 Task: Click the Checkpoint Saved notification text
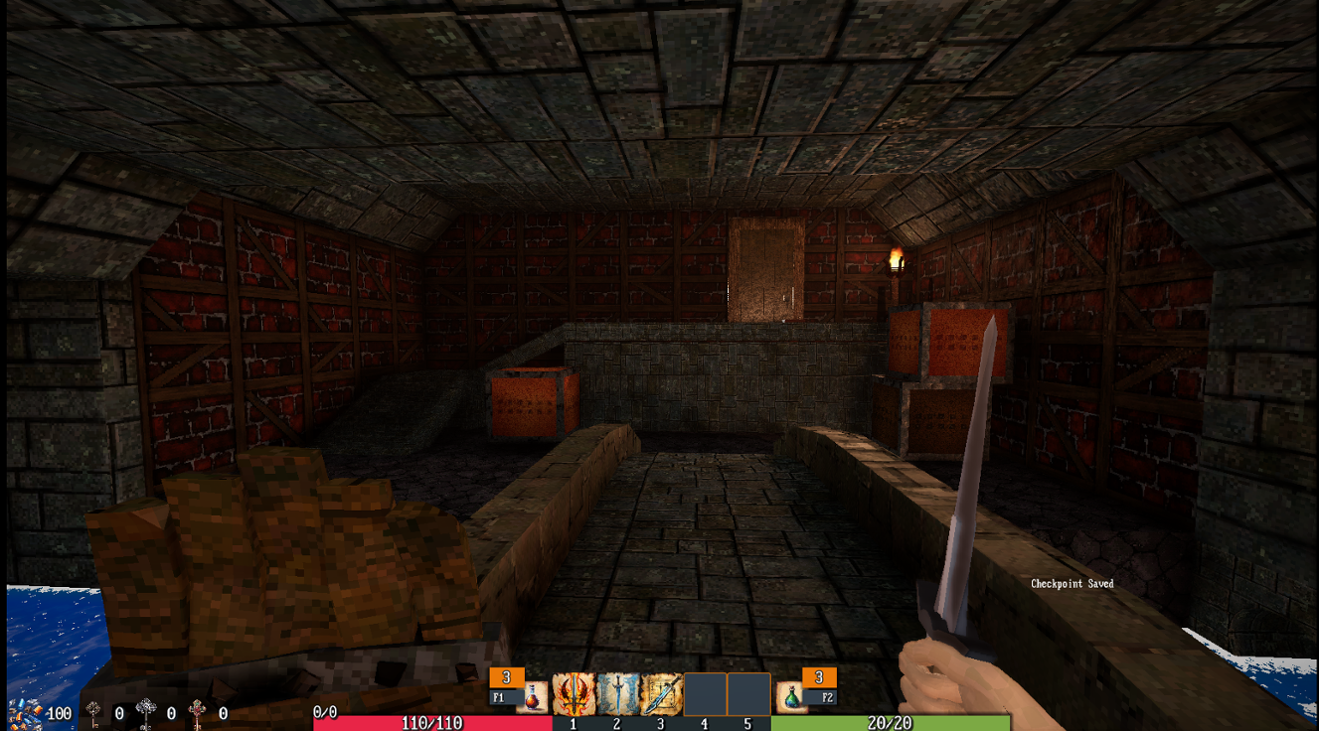point(1073,582)
